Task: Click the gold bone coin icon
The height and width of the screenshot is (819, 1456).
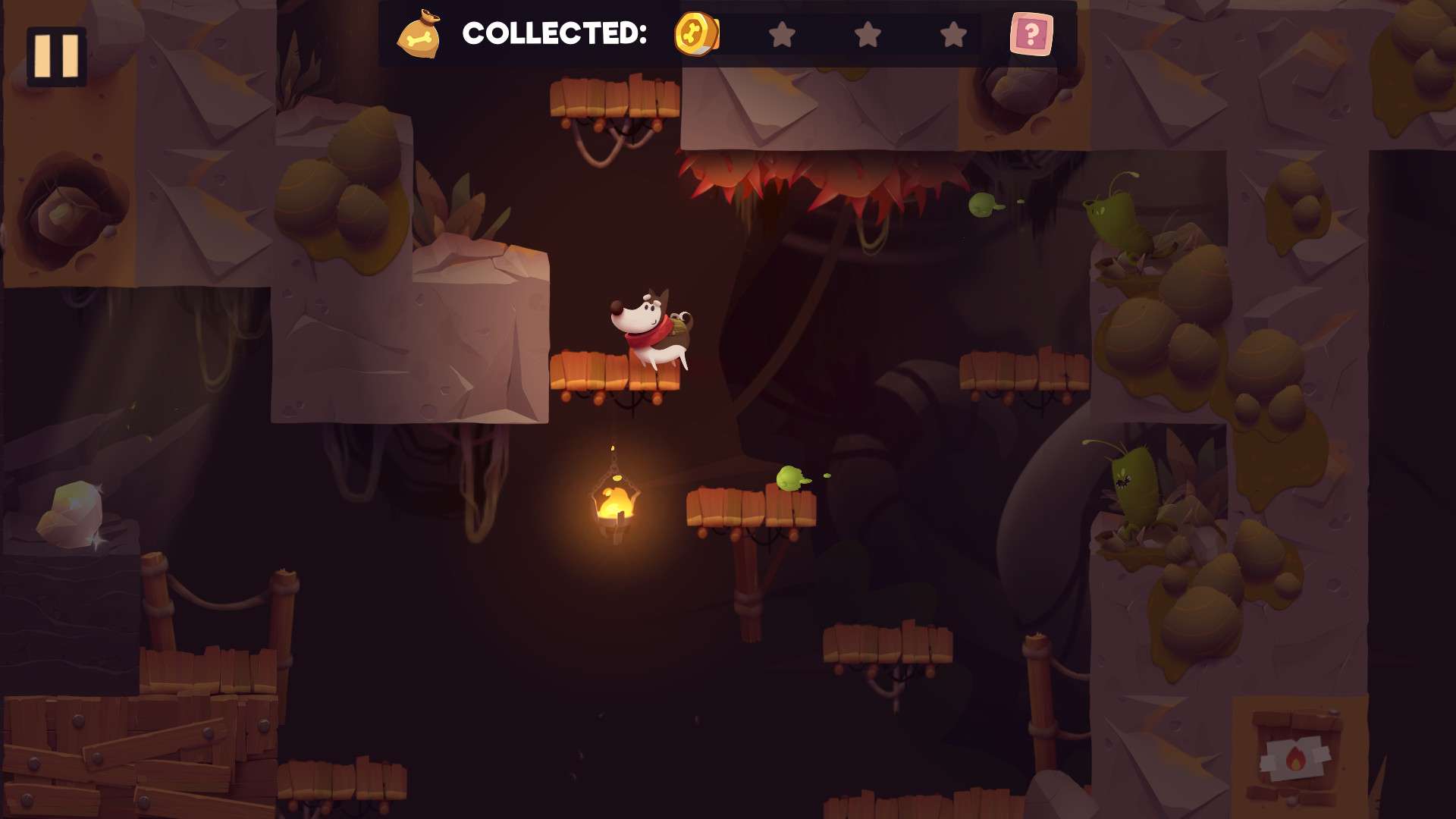Action: point(696,34)
